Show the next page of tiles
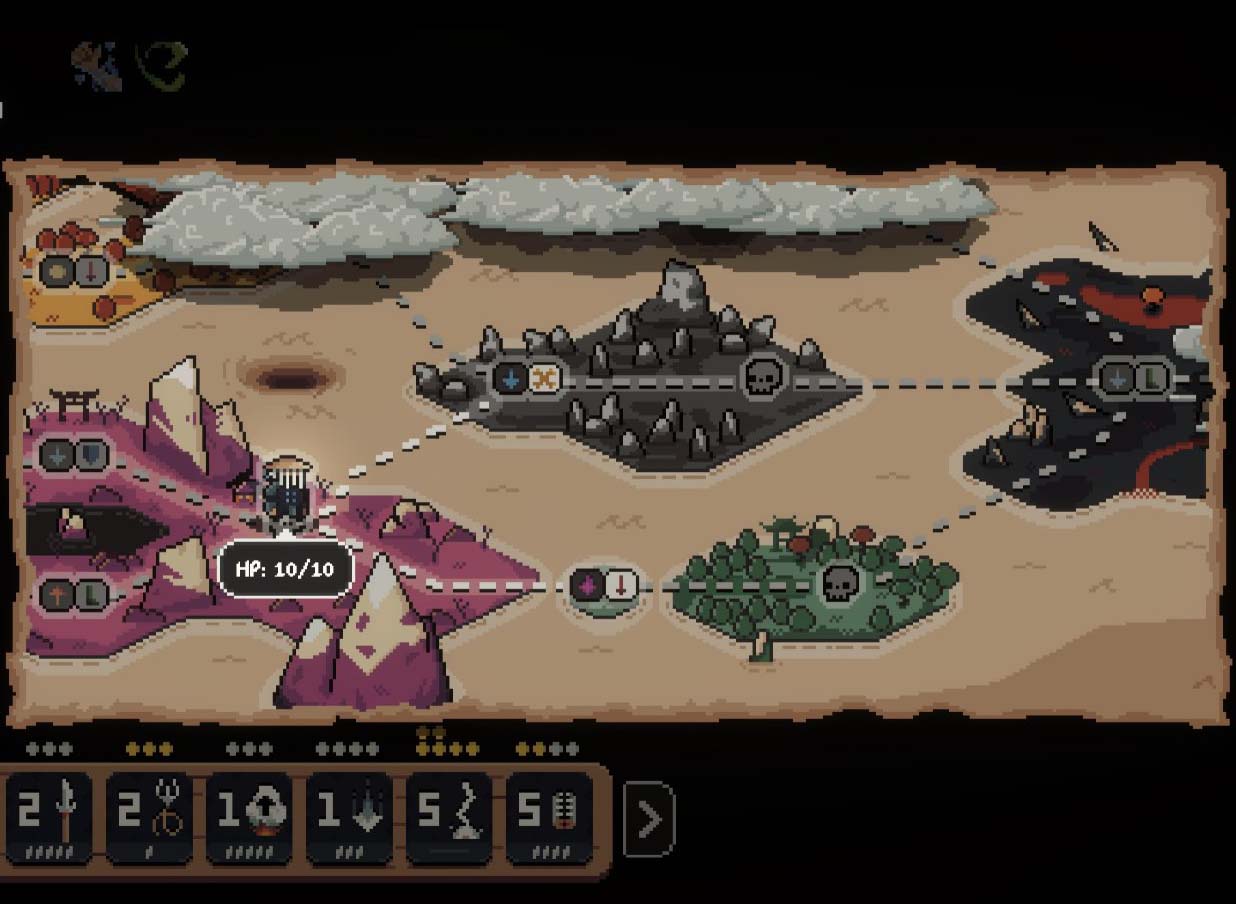1236x904 pixels. [x=649, y=820]
